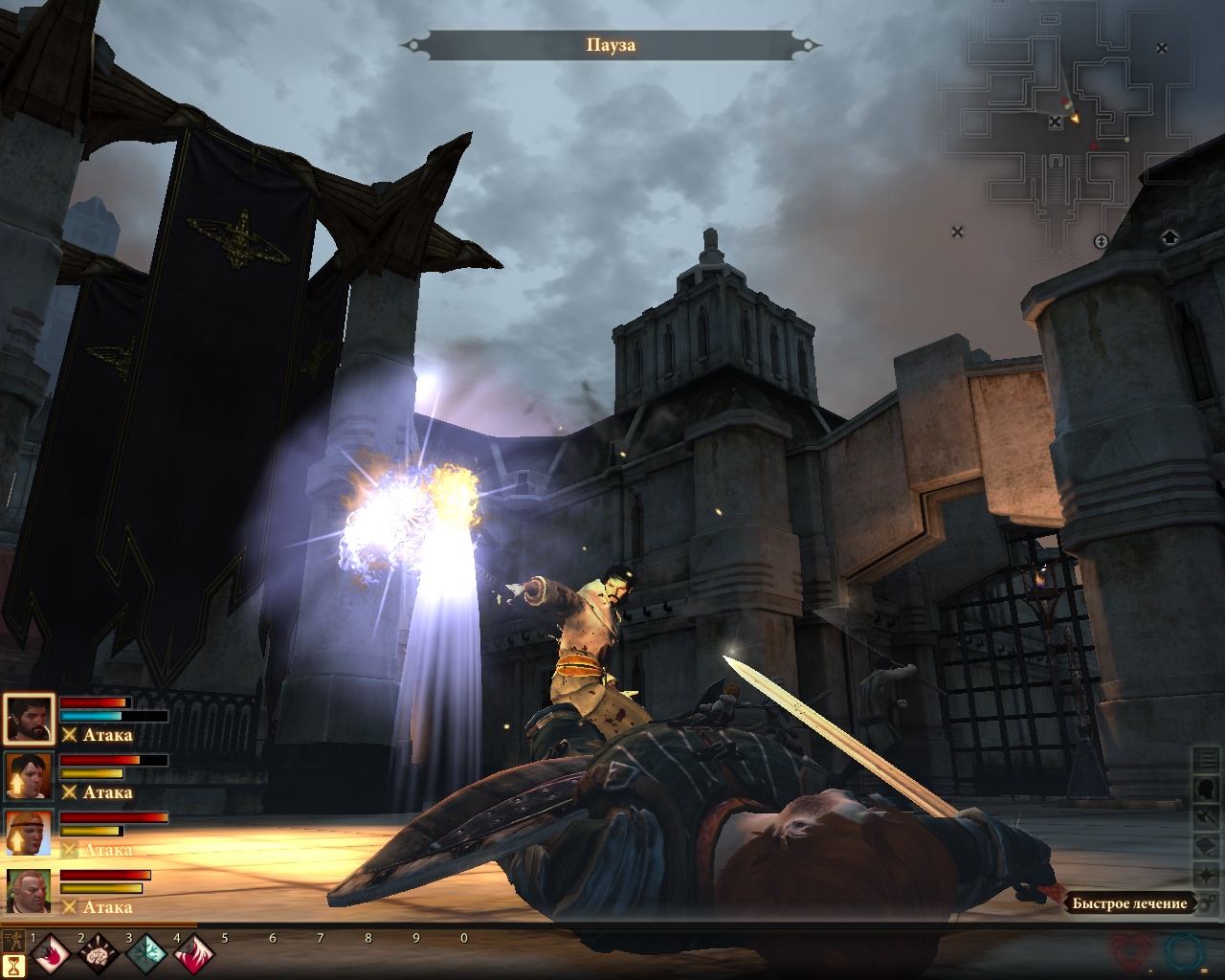
Task: Open the star-shaped abilities screen
Action: (1207, 876)
